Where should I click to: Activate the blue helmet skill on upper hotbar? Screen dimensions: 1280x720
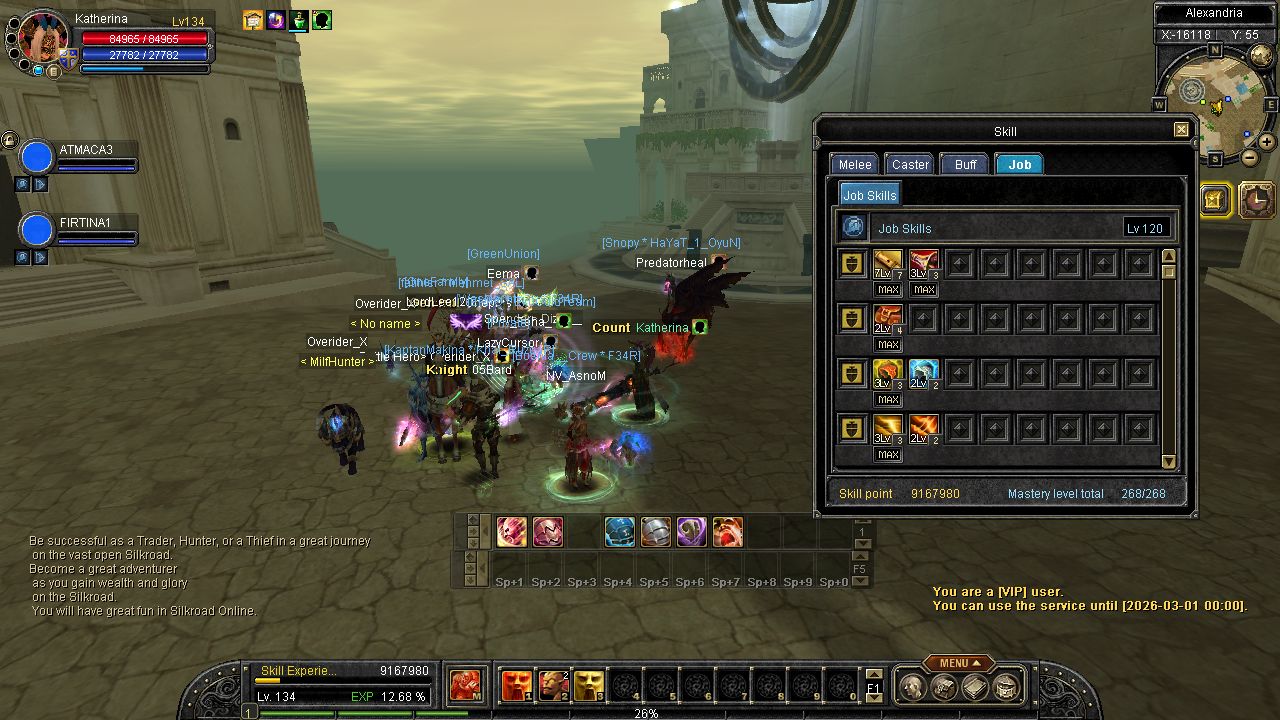619,532
